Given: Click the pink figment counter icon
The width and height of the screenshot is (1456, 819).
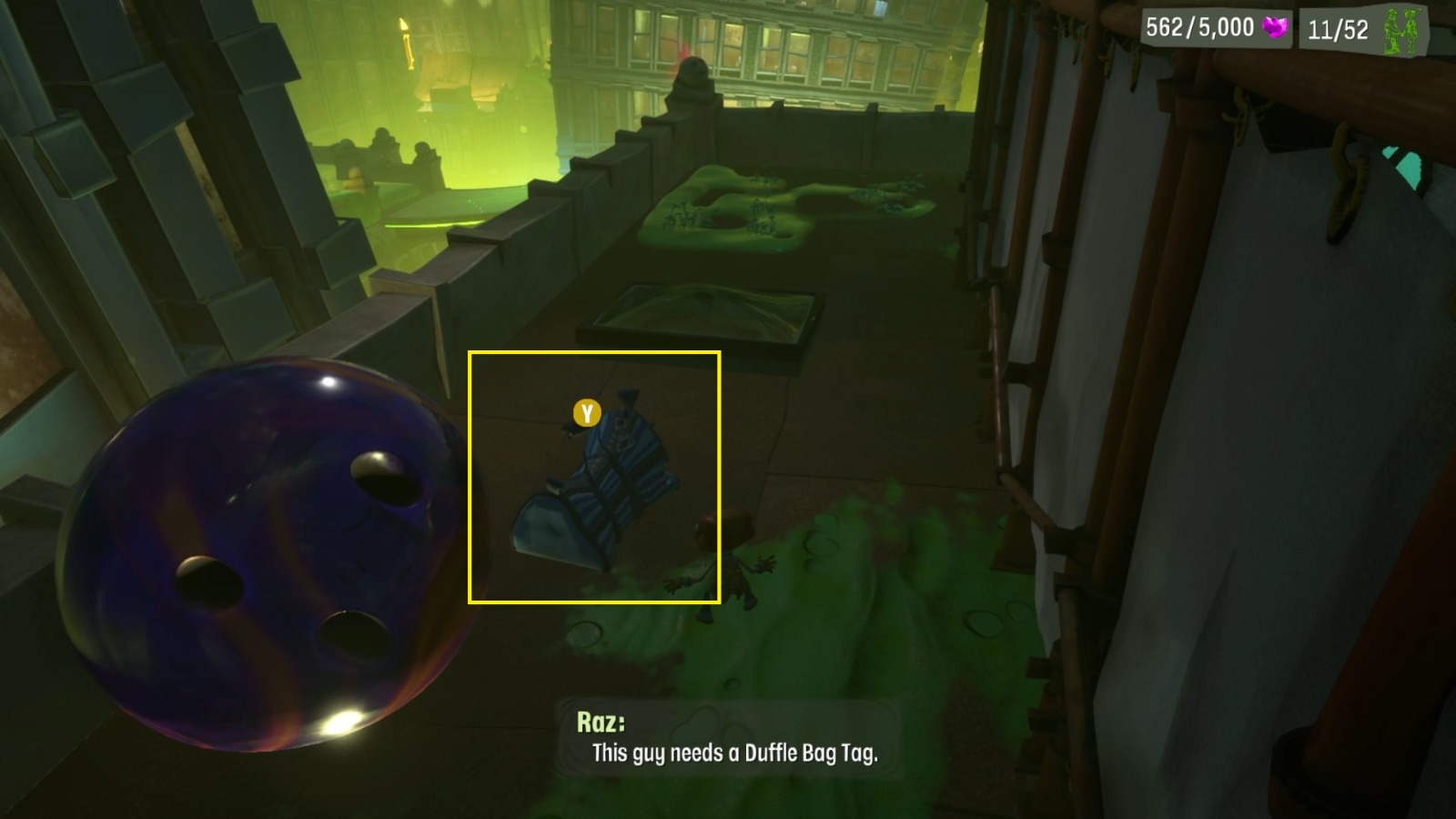Looking at the screenshot, I should pos(1278,27).
